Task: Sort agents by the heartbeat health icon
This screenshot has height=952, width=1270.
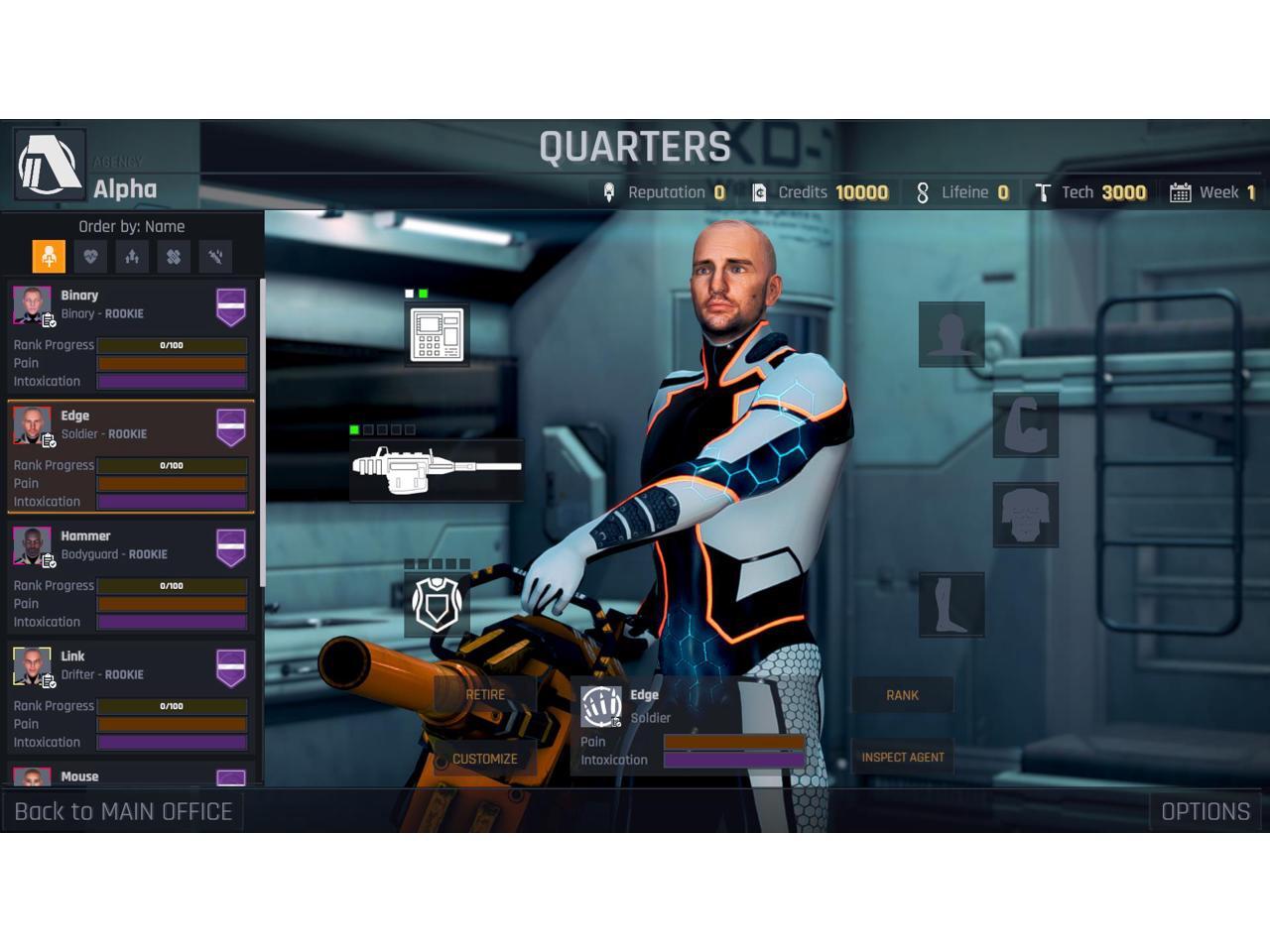Action: coord(90,257)
